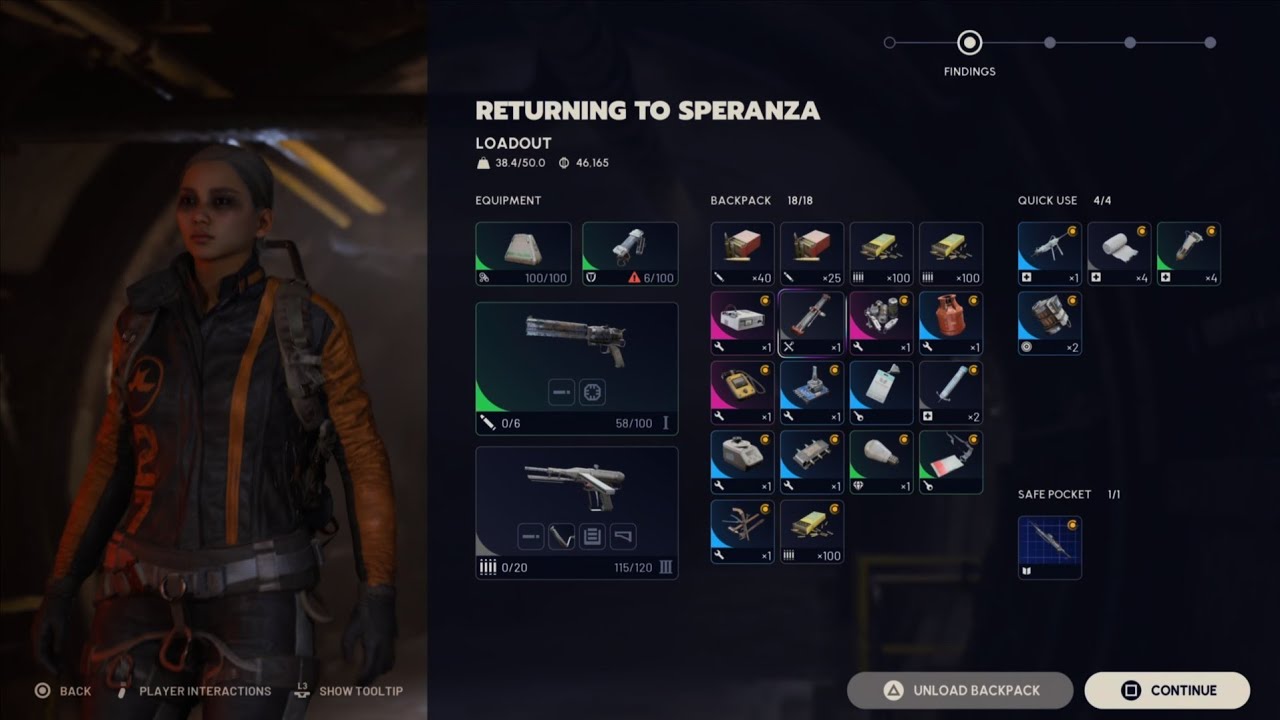Screen dimensions: 1280x720
Task: Select the red gas canister item
Action: [x=951, y=323]
